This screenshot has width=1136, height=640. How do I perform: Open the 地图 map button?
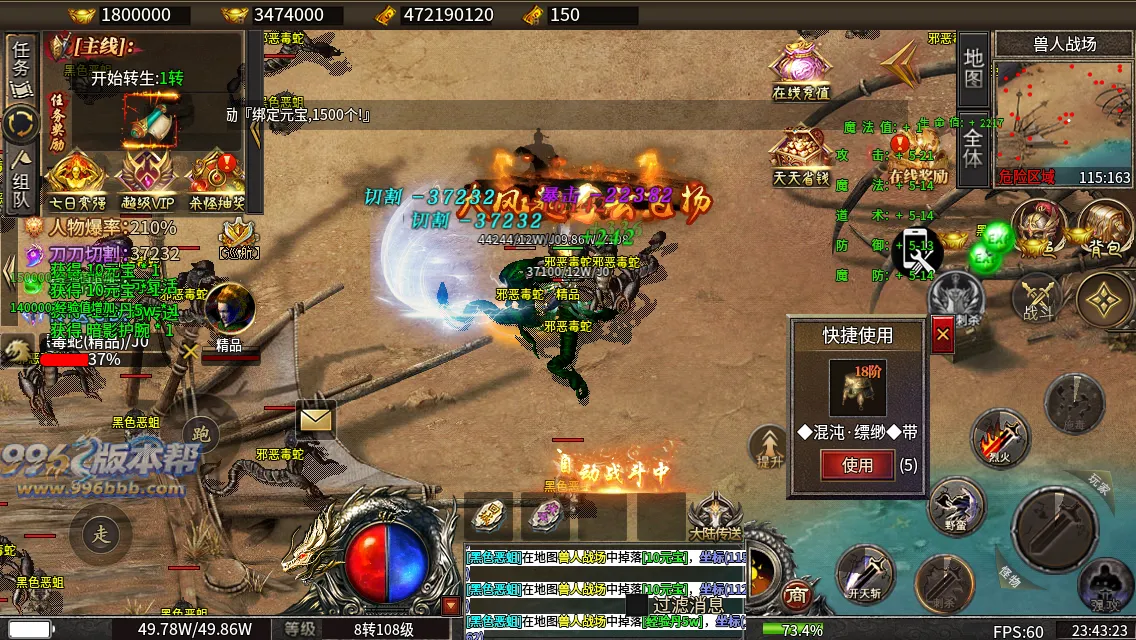(973, 68)
